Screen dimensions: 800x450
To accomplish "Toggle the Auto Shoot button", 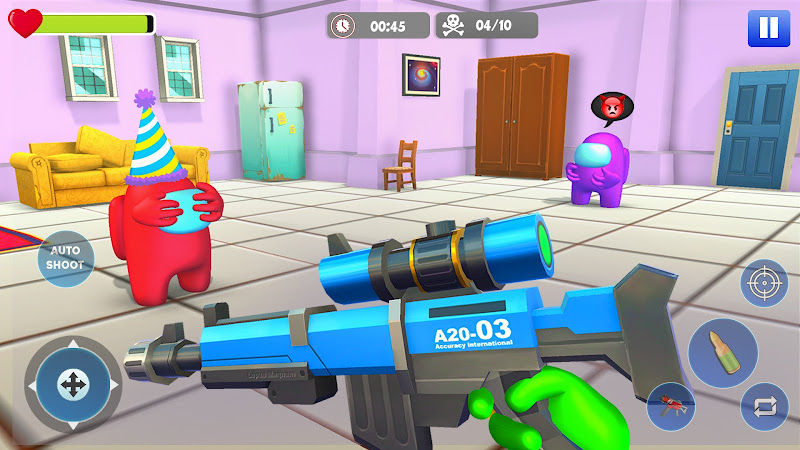I will 66,259.
